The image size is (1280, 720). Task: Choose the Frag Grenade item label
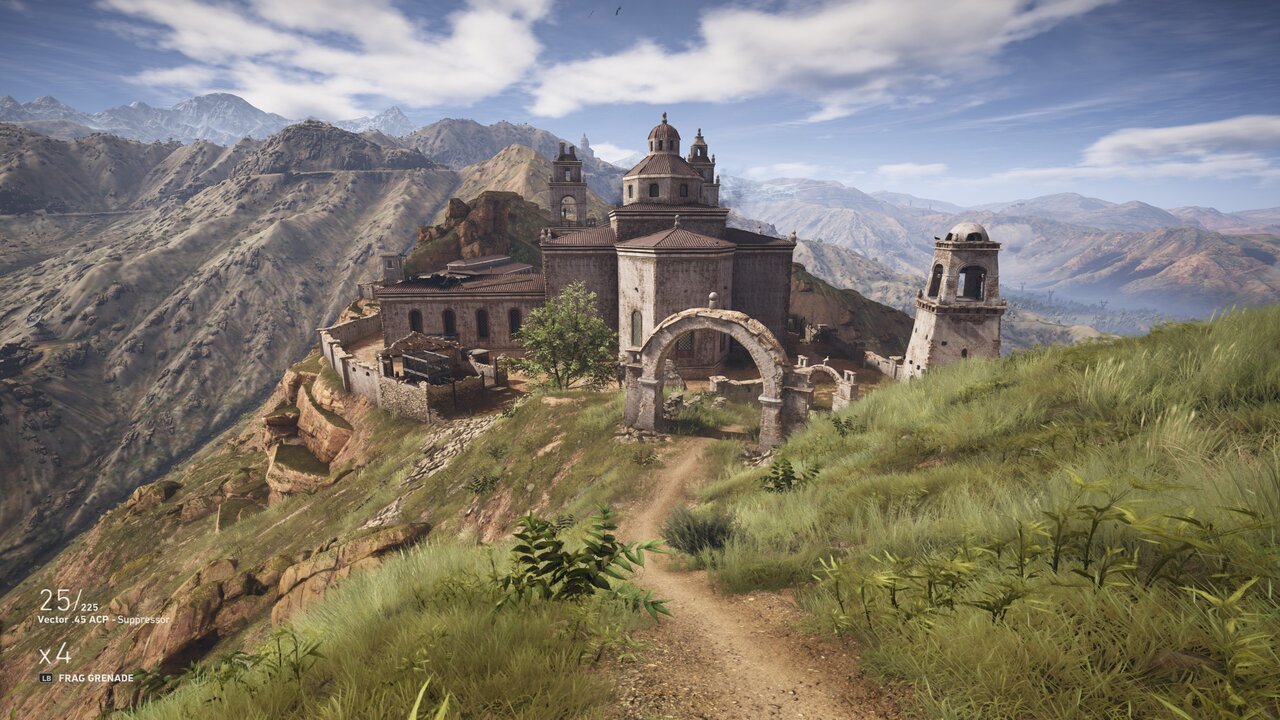click(x=95, y=678)
